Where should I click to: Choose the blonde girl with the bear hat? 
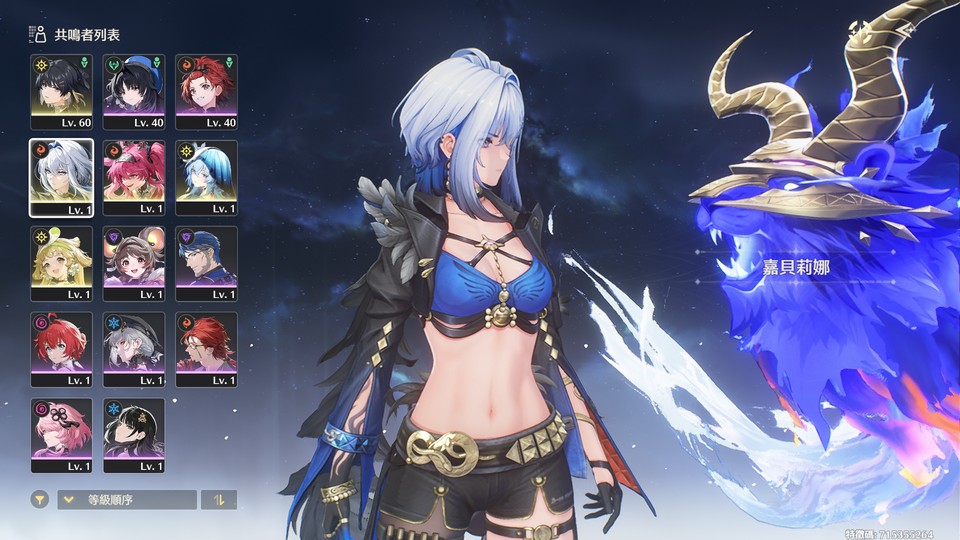click(61, 264)
